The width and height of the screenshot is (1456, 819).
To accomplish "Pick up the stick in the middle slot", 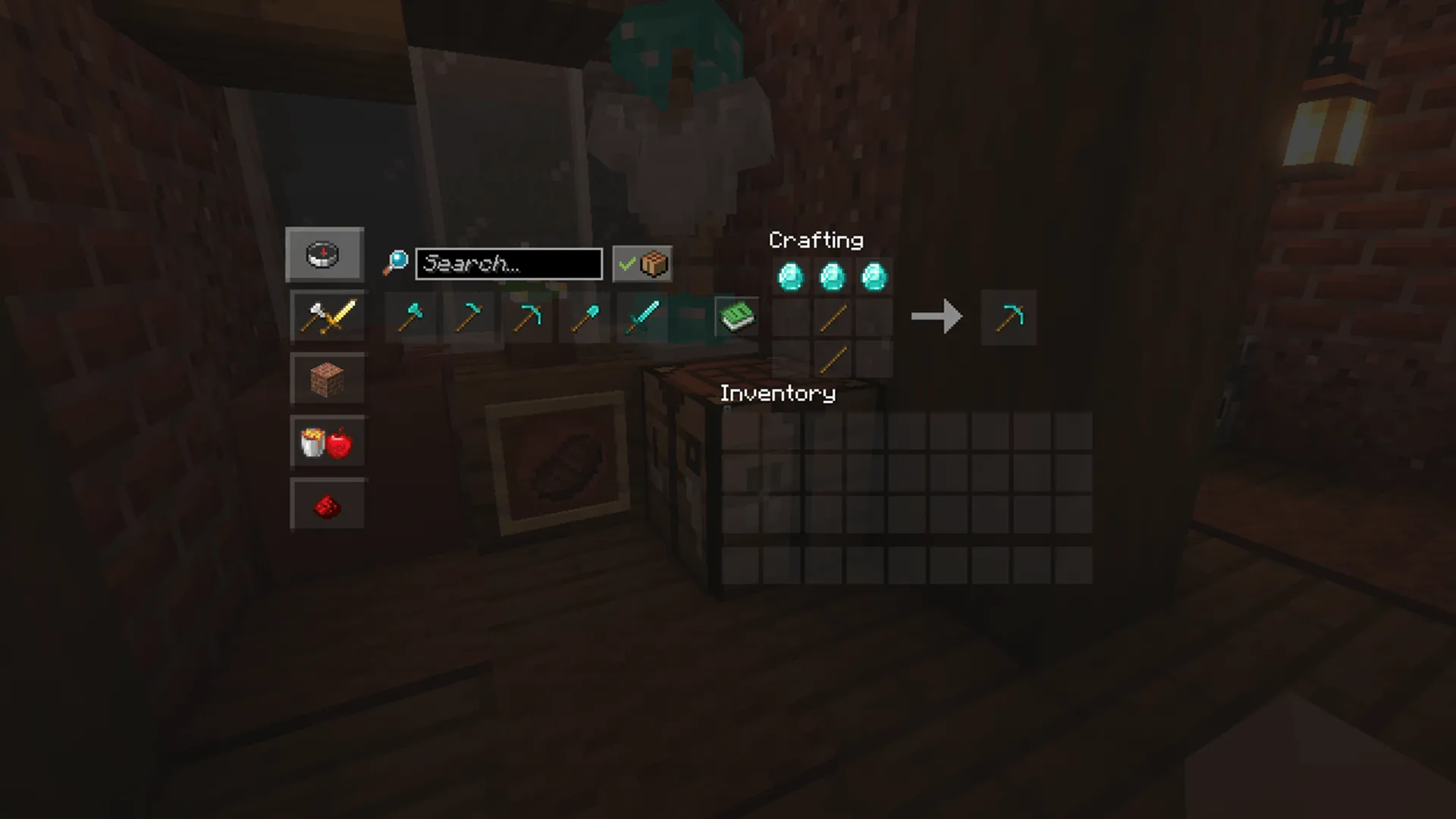I will pyautogui.click(x=832, y=317).
